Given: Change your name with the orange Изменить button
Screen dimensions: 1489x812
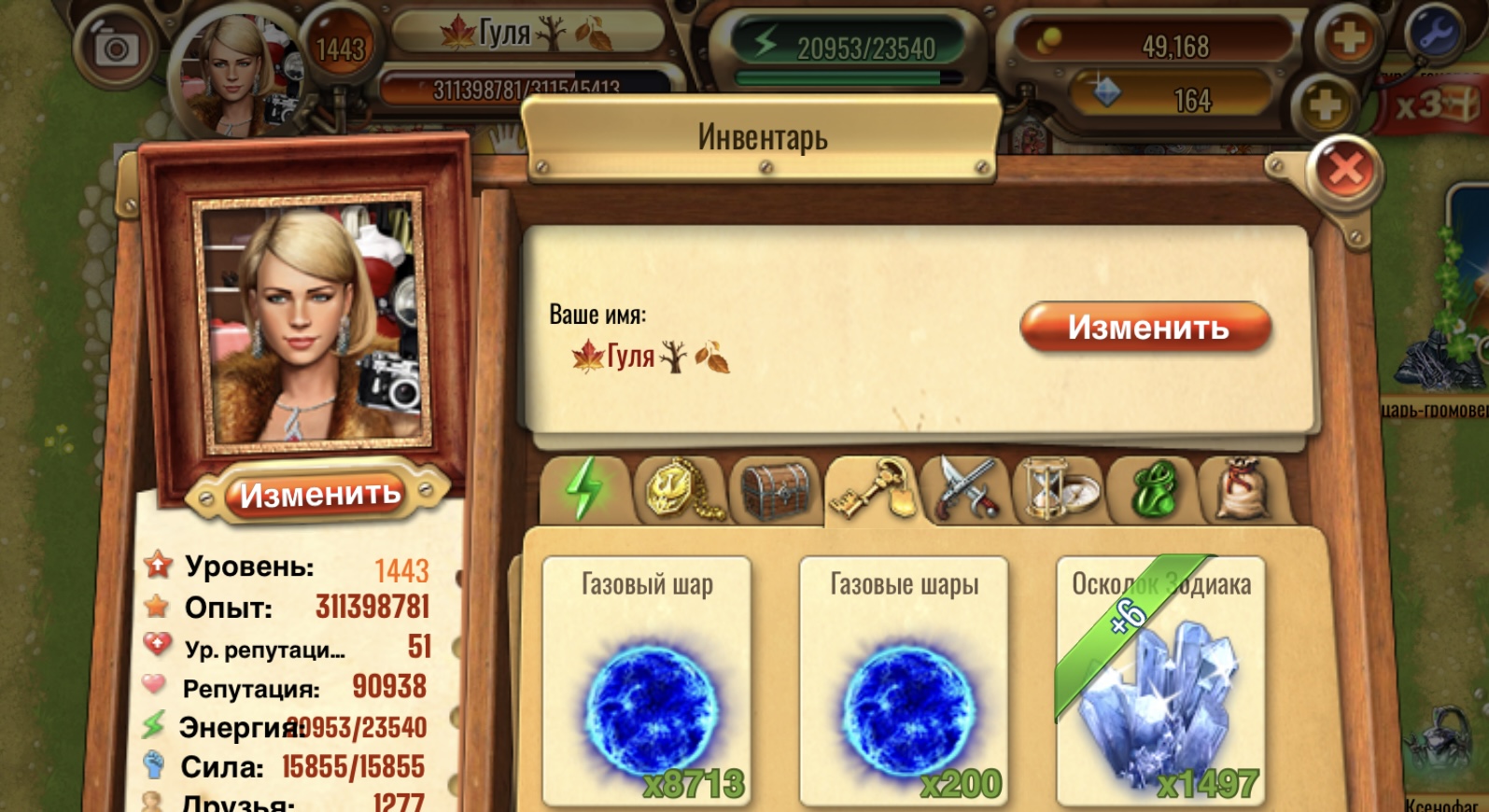Looking at the screenshot, I should (1146, 327).
